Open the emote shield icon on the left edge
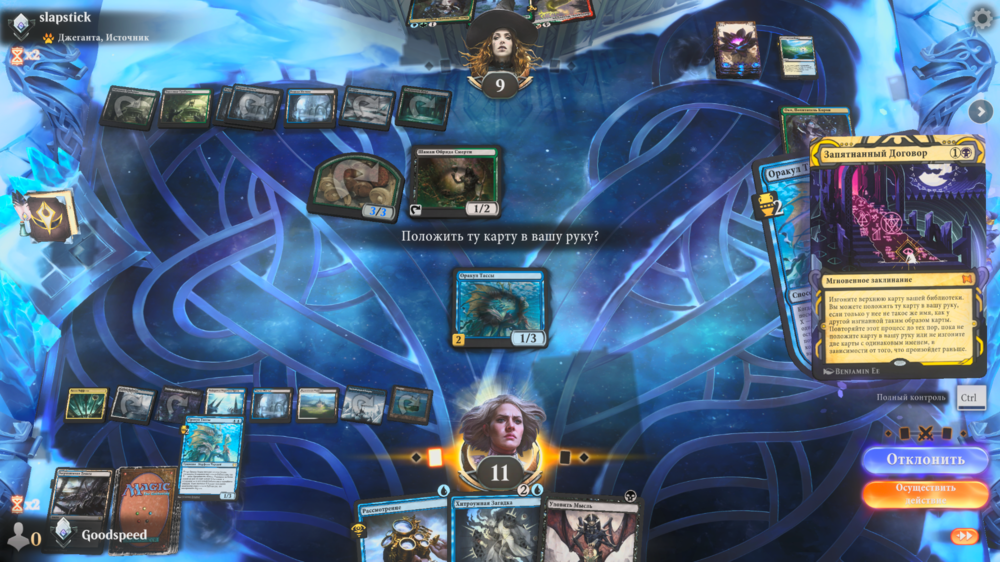The width and height of the screenshot is (1000, 562). click(x=47, y=215)
